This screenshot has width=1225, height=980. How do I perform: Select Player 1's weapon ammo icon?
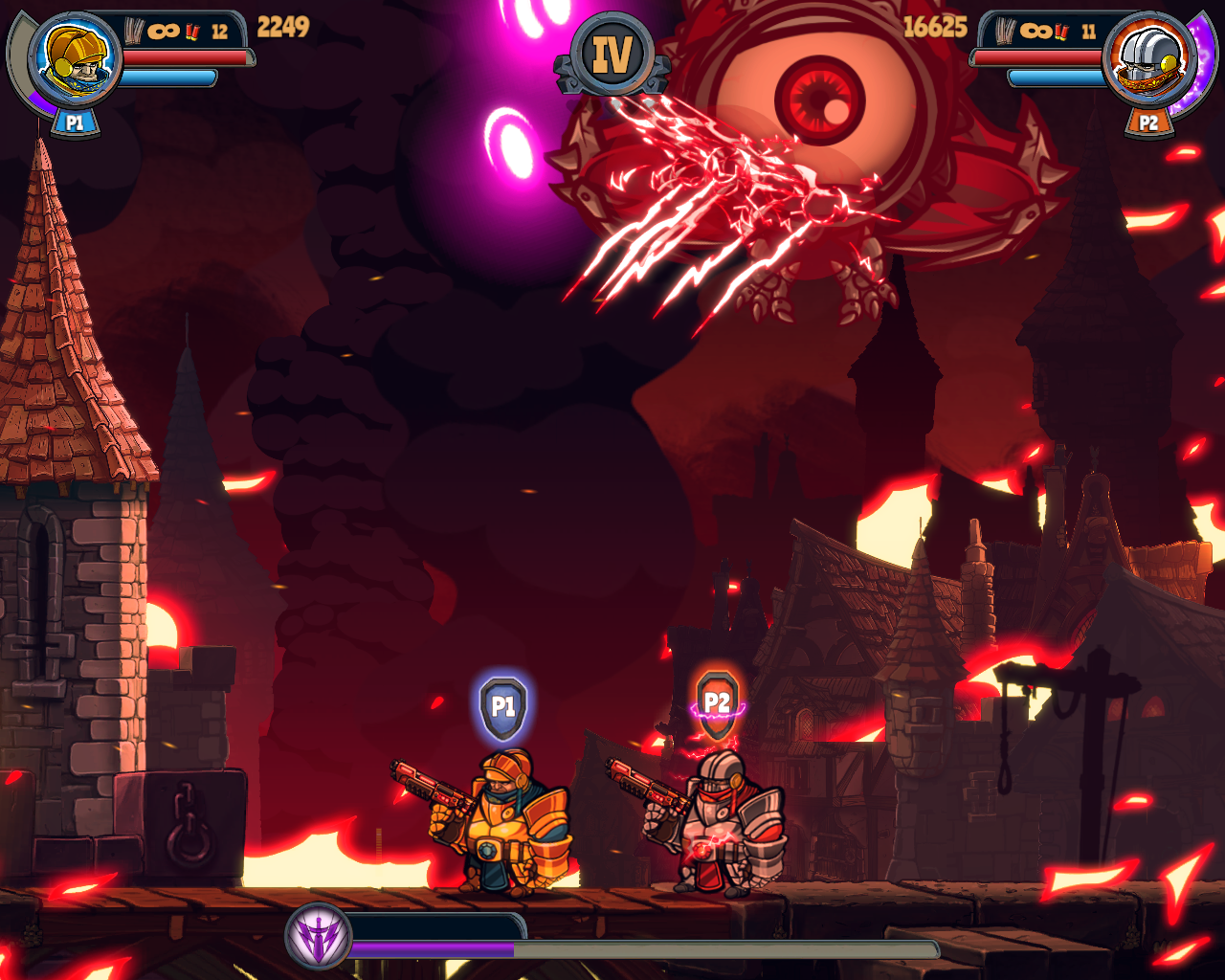pos(136,31)
